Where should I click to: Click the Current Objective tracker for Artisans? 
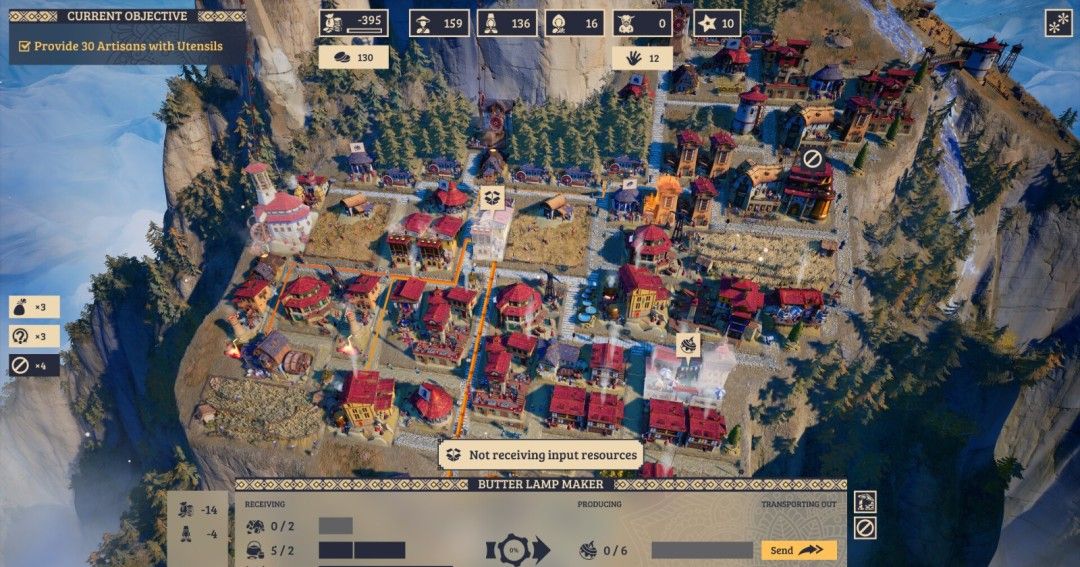tap(127, 46)
